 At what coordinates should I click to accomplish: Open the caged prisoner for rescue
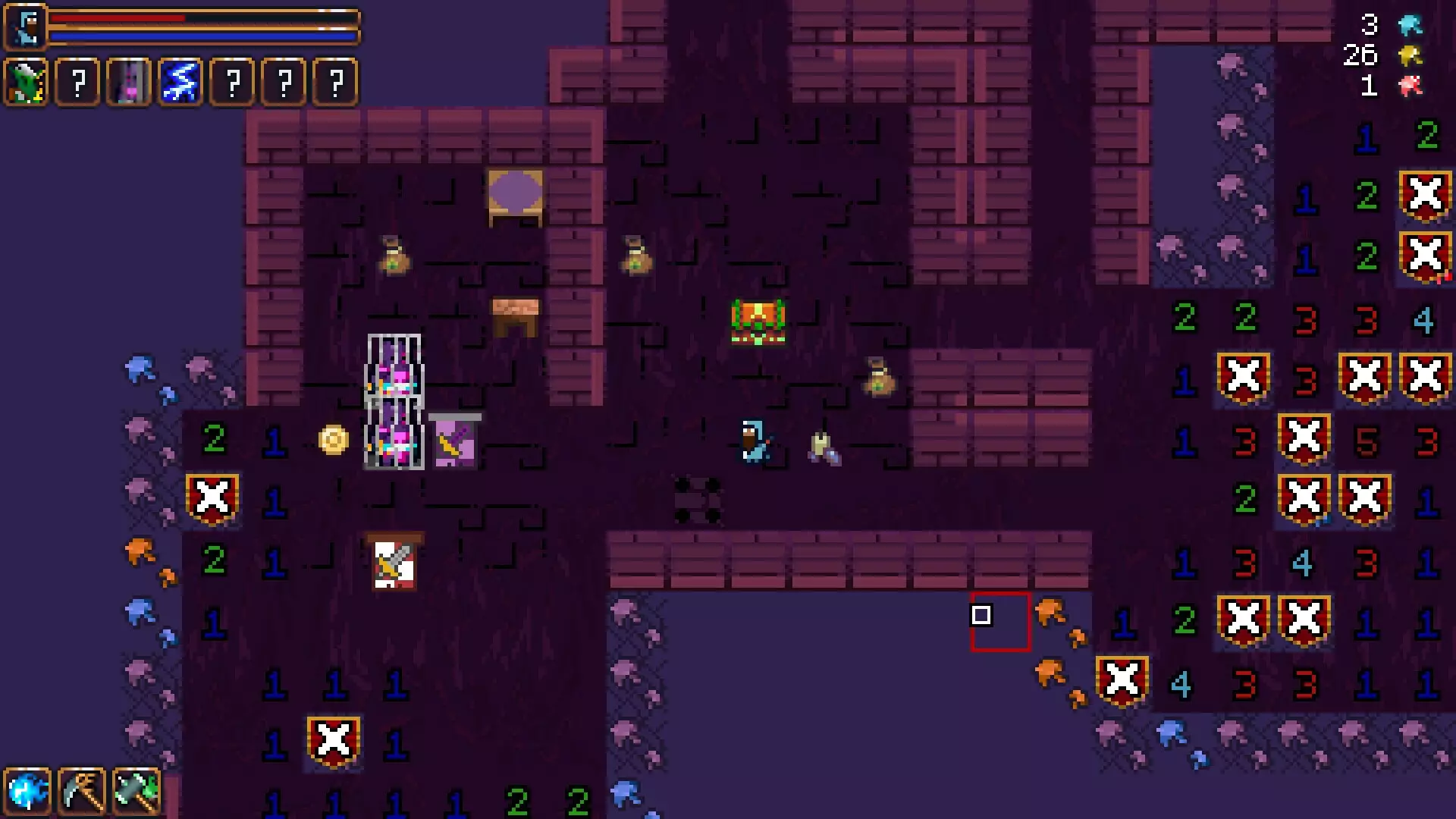pyautogui.click(x=394, y=402)
